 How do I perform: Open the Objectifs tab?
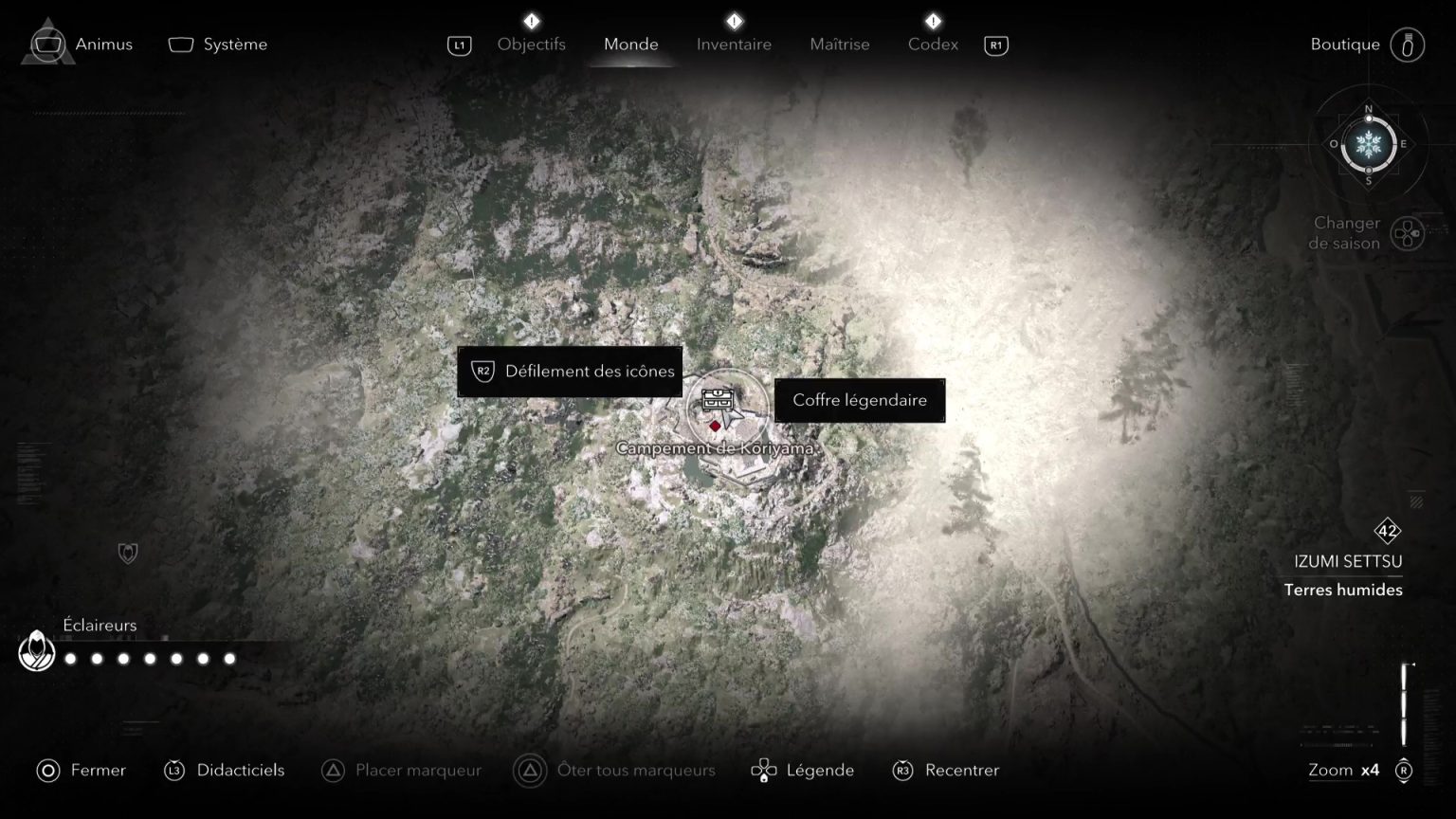532,44
